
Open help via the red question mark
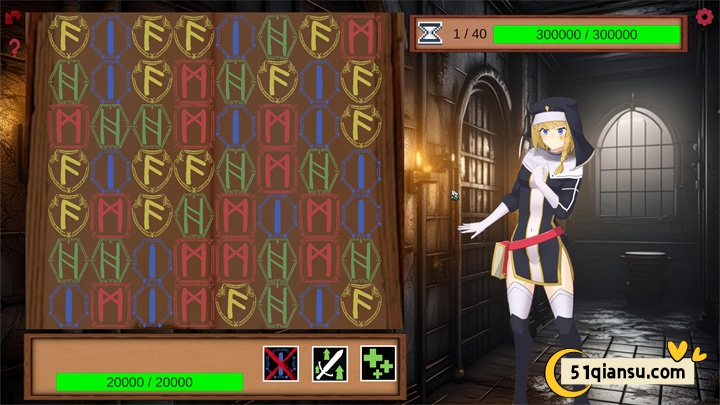coord(14,47)
